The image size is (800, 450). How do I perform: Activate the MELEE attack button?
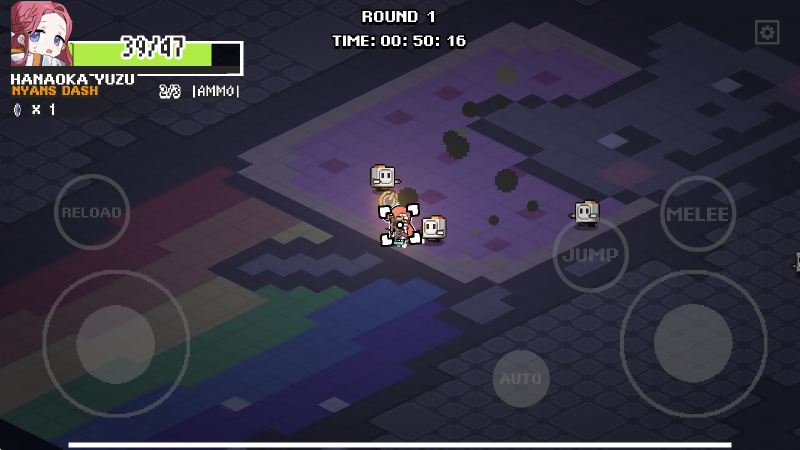[x=698, y=213]
